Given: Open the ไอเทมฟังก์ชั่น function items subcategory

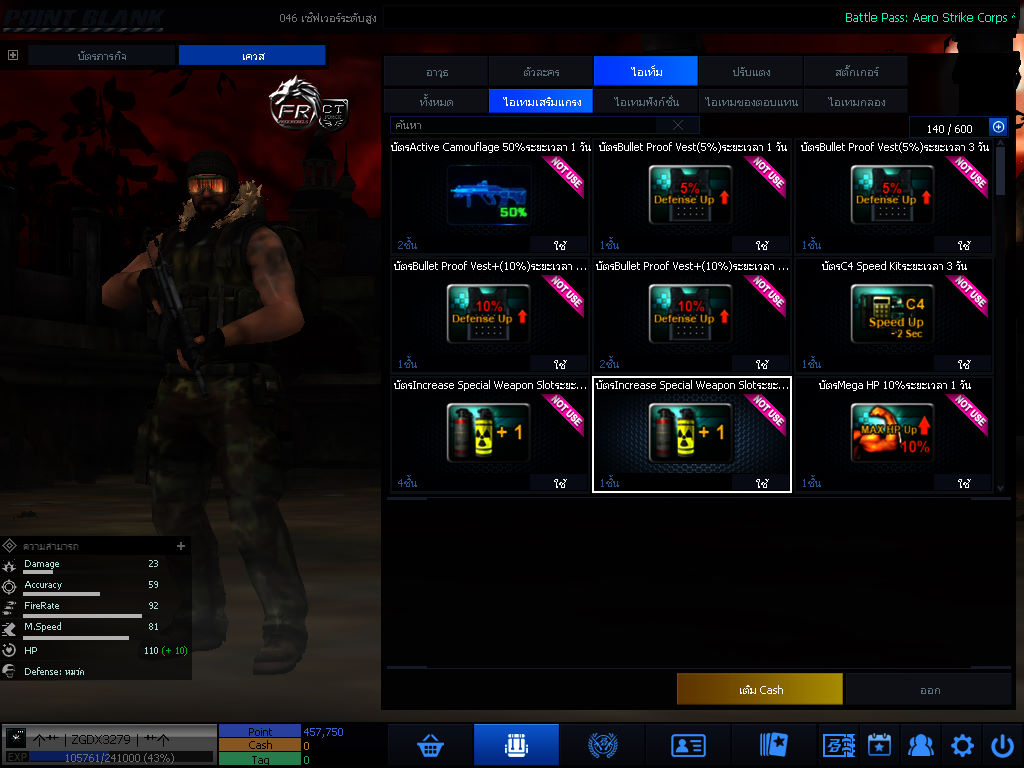Looking at the screenshot, I should 646,102.
